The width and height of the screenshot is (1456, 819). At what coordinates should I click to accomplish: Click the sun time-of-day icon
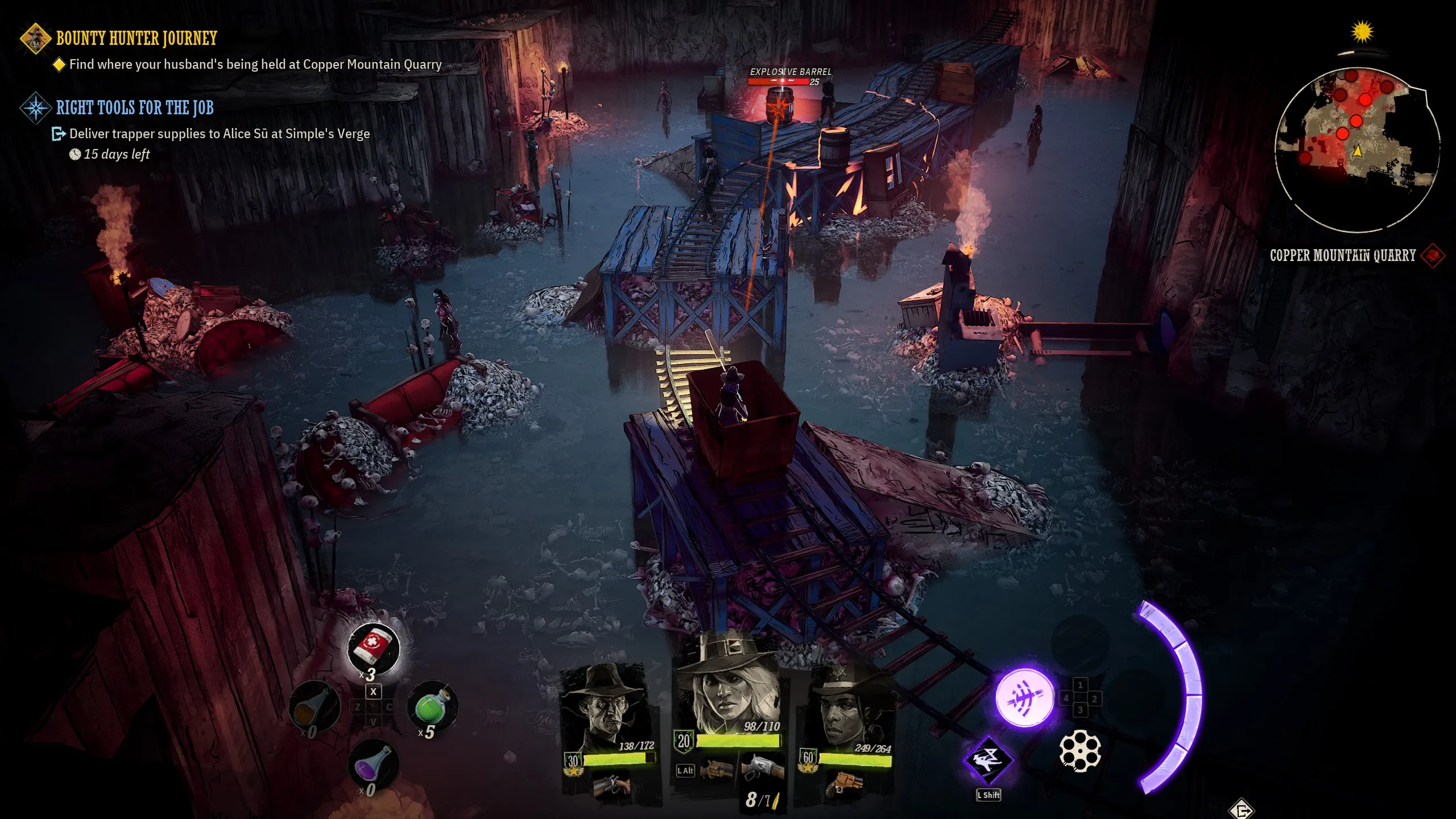(x=1362, y=32)
